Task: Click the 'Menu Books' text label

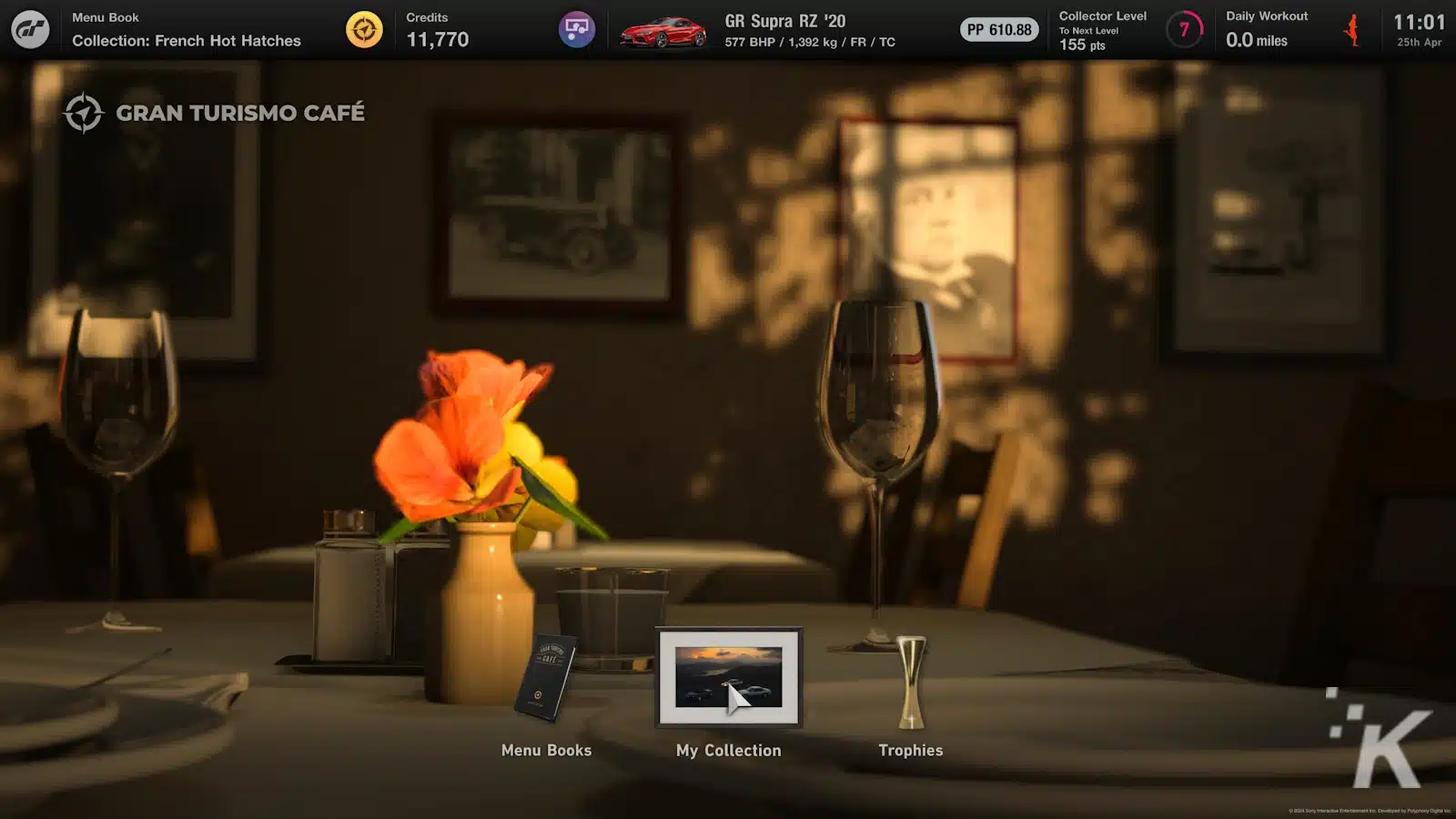Action: point(547,750)
